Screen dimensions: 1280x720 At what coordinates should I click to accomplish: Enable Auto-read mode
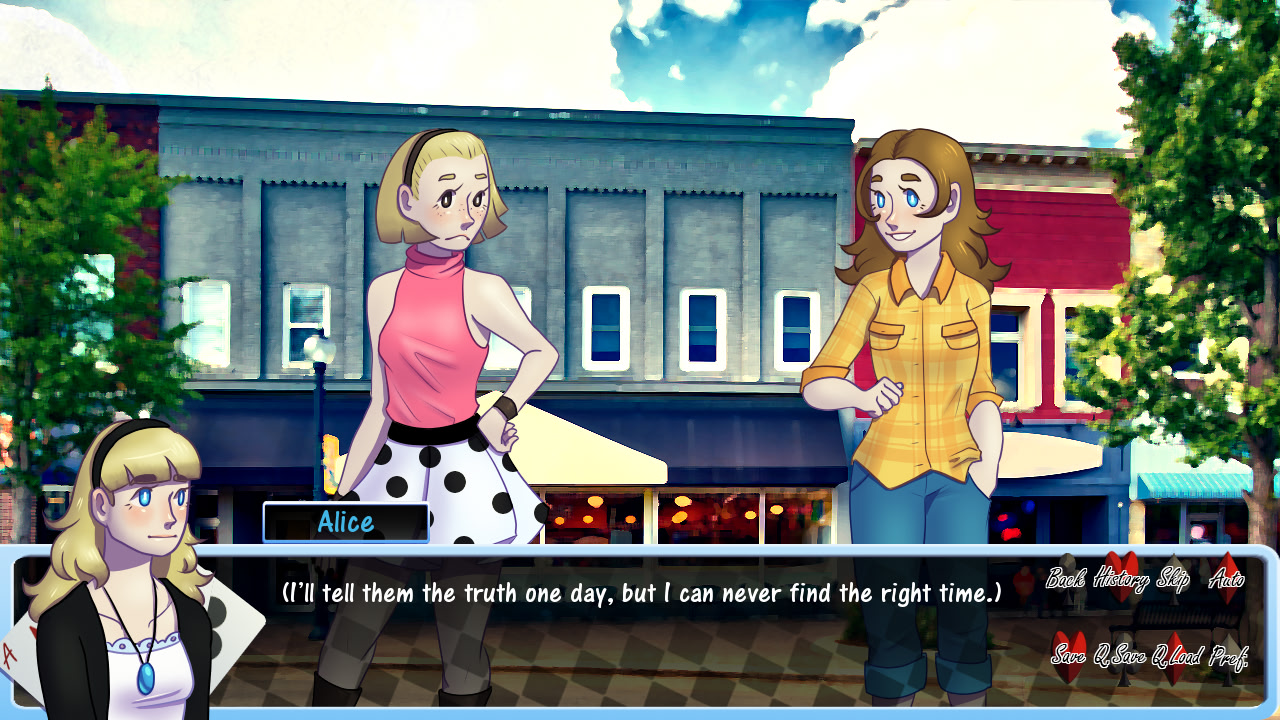1227,580
